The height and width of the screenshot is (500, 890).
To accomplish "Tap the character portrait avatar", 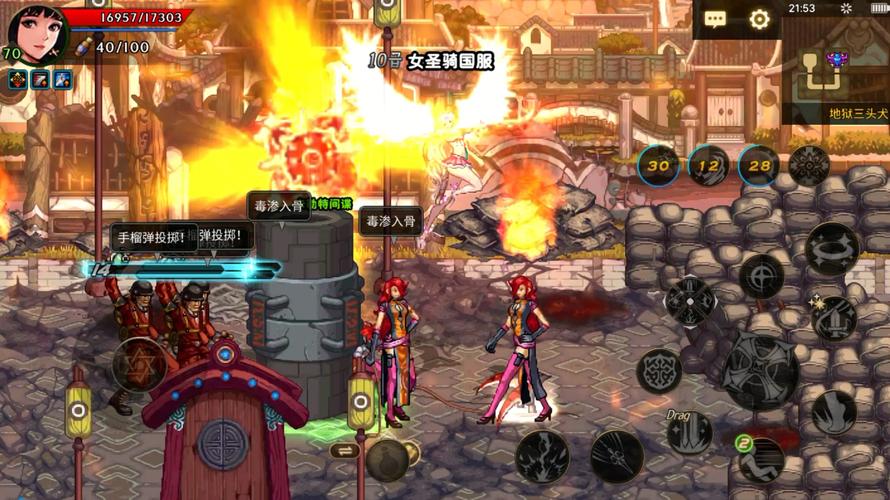I will click(x=37, y=35).
